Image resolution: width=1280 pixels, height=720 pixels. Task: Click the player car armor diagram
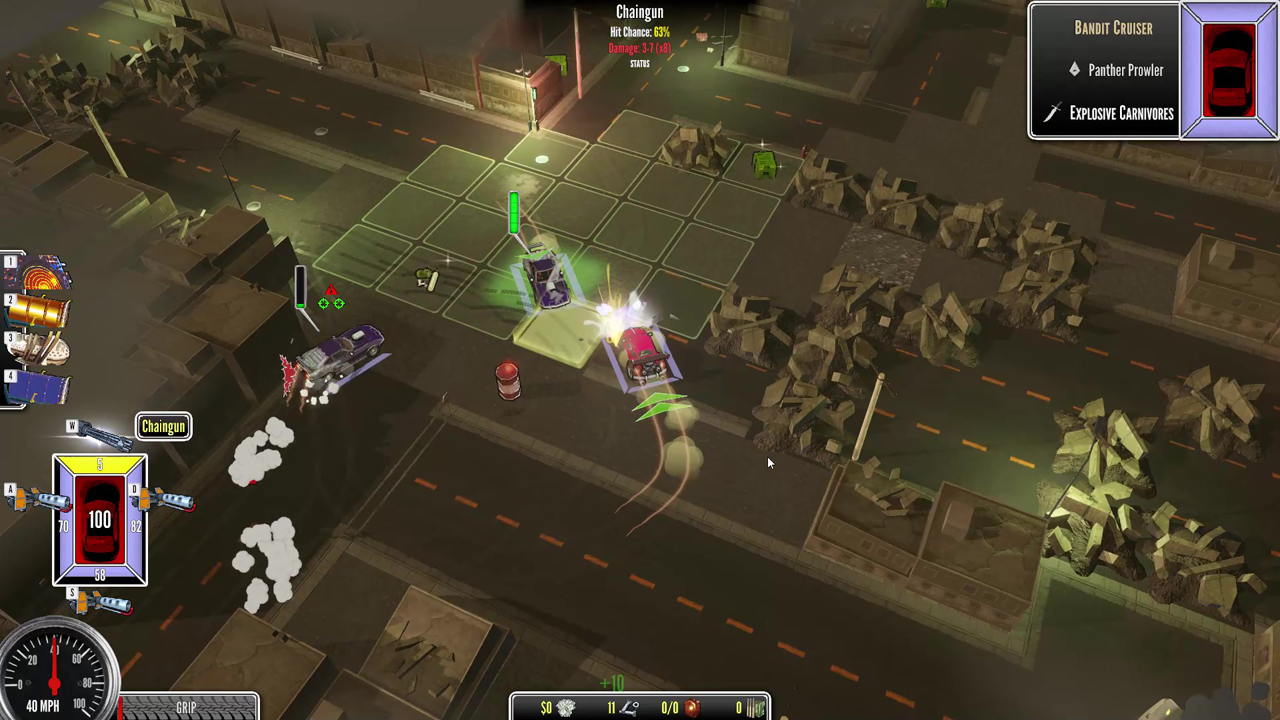(100, 520)
